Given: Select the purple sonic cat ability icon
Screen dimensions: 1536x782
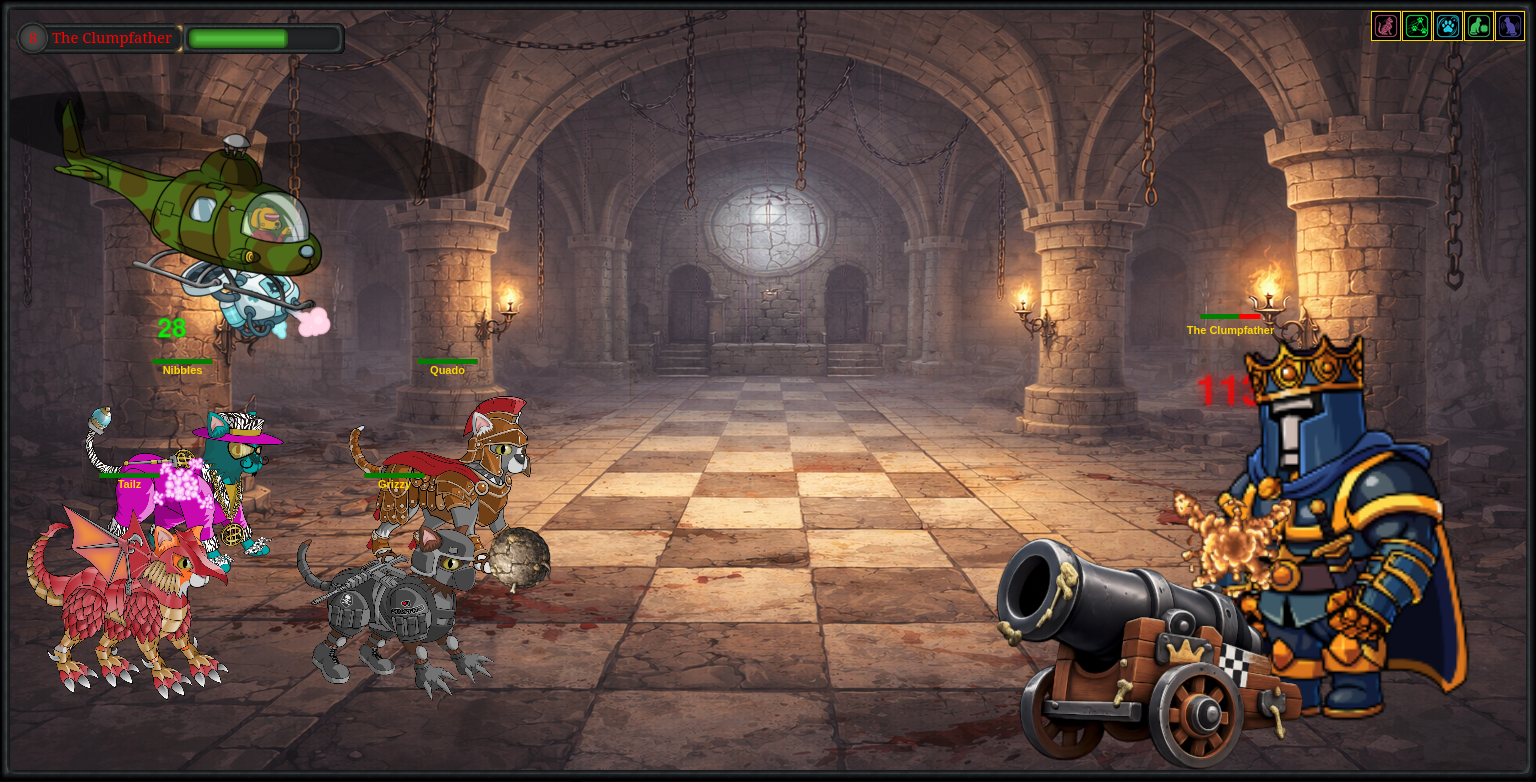Looking at the screenshot, I should [x=1510, y=26].
